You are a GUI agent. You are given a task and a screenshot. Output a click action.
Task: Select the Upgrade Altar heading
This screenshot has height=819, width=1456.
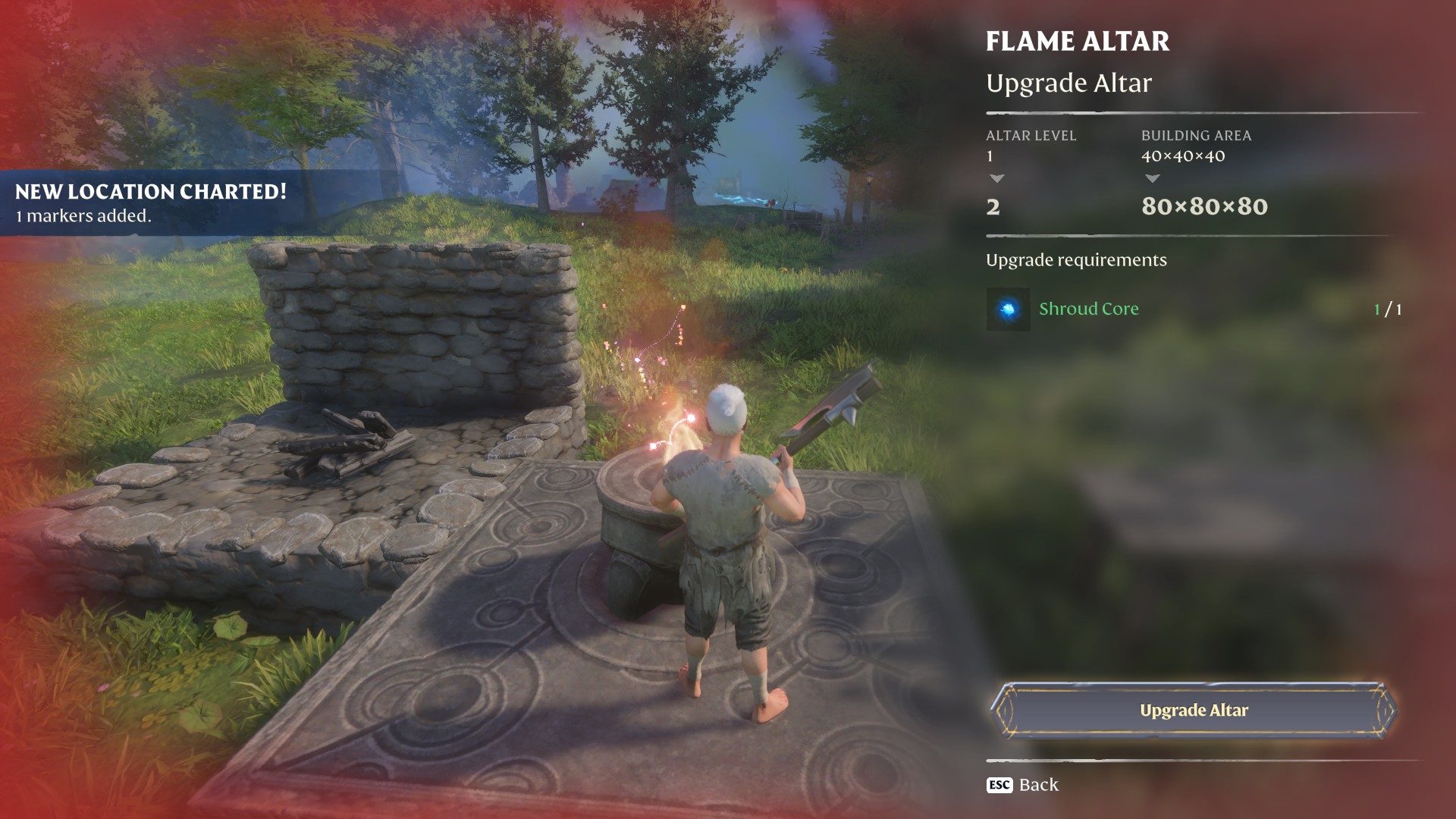coord(1068,83)
